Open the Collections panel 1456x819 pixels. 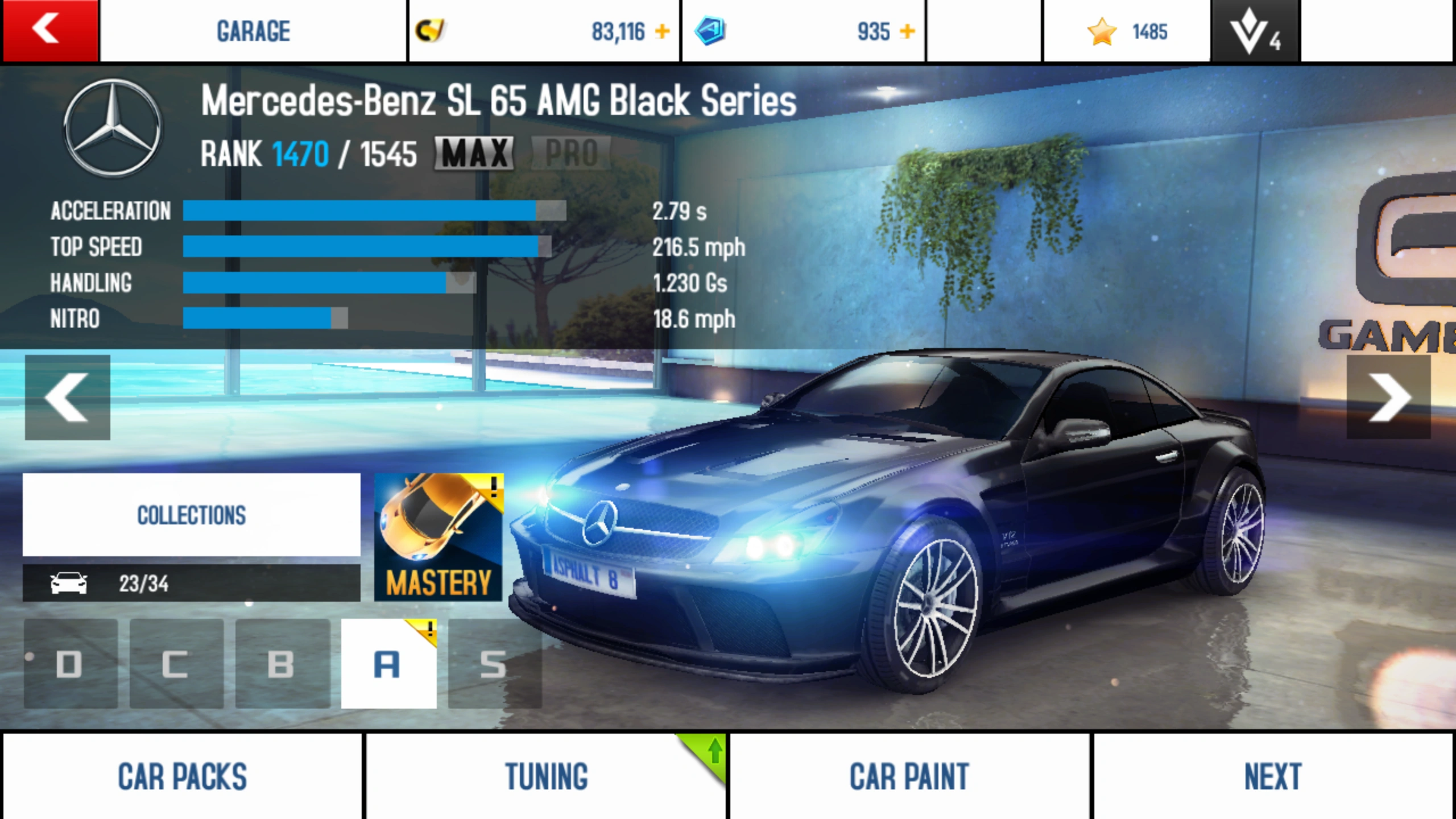coord(191,515)
